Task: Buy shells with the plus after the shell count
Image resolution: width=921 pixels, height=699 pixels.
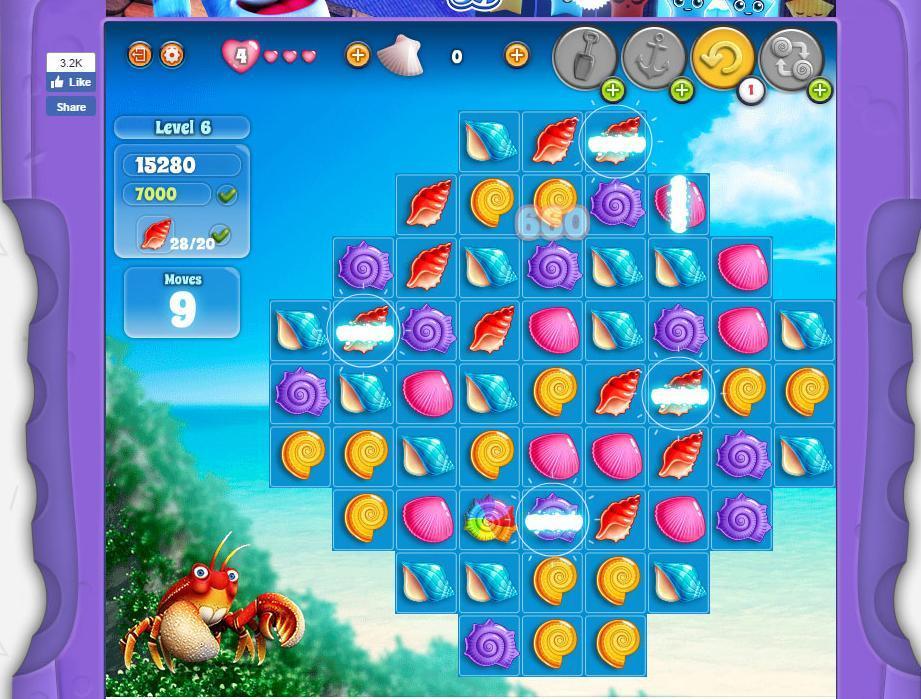Action: pos(516,55)
